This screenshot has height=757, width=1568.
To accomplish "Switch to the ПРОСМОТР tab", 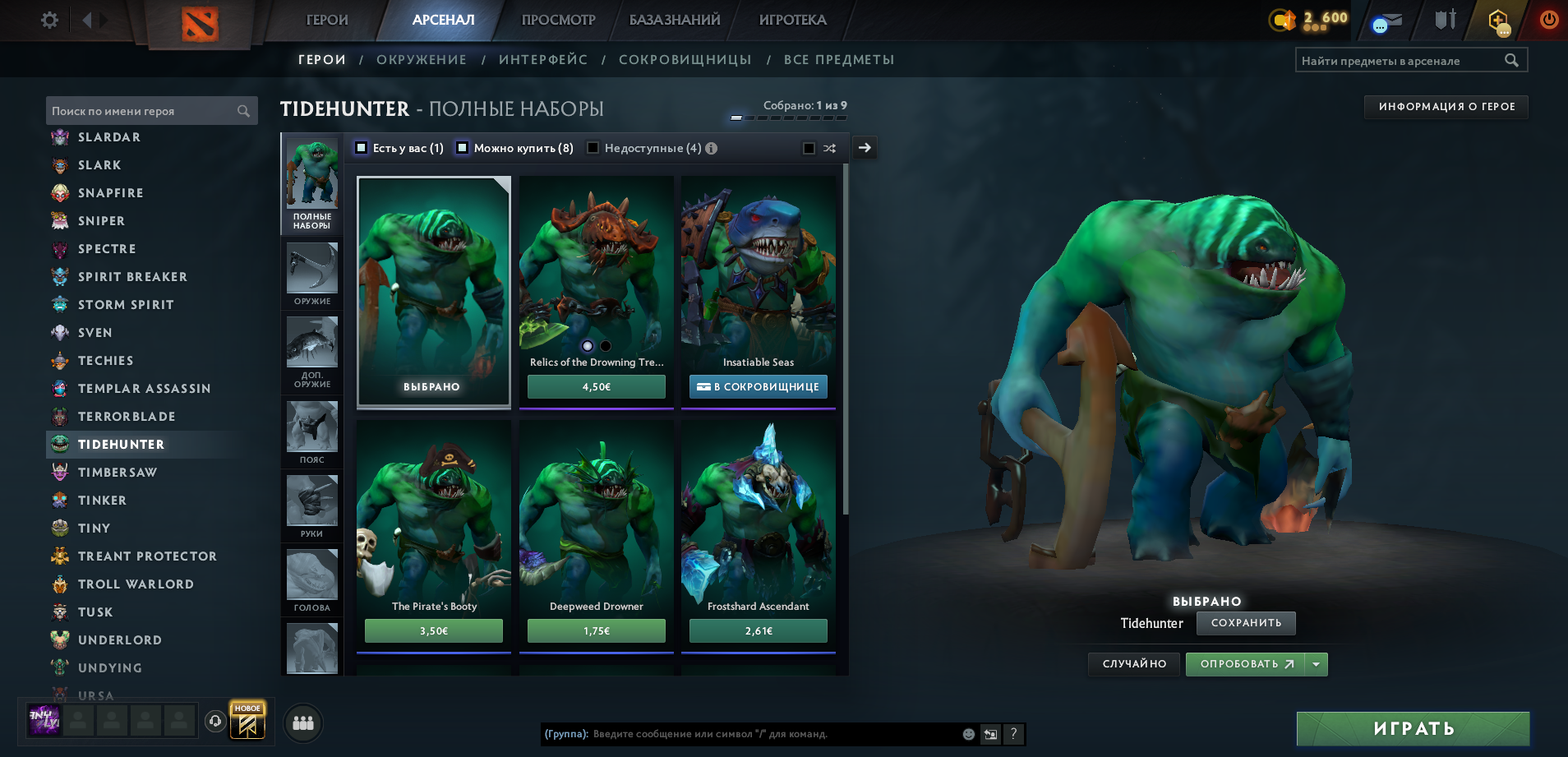I will point(557,20).
